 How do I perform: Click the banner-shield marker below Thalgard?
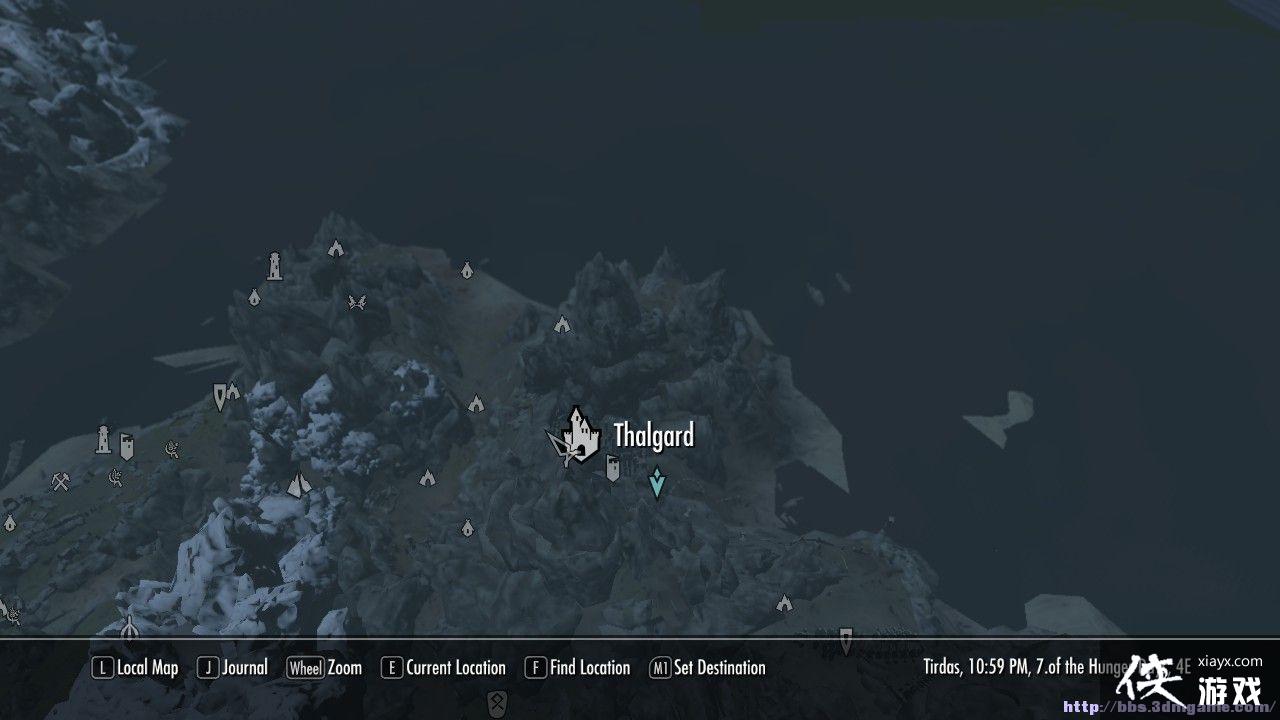coord(612,466)
